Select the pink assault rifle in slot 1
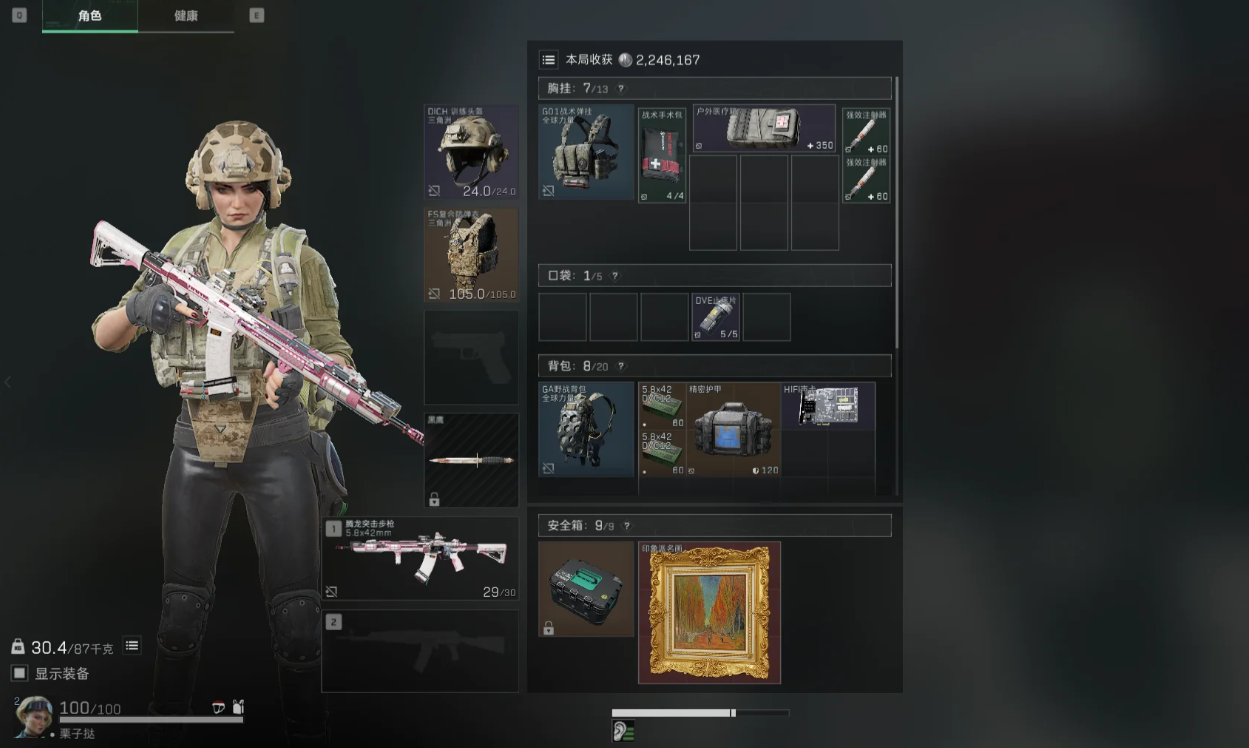The image size is (1249, 748). click(420, 558)
